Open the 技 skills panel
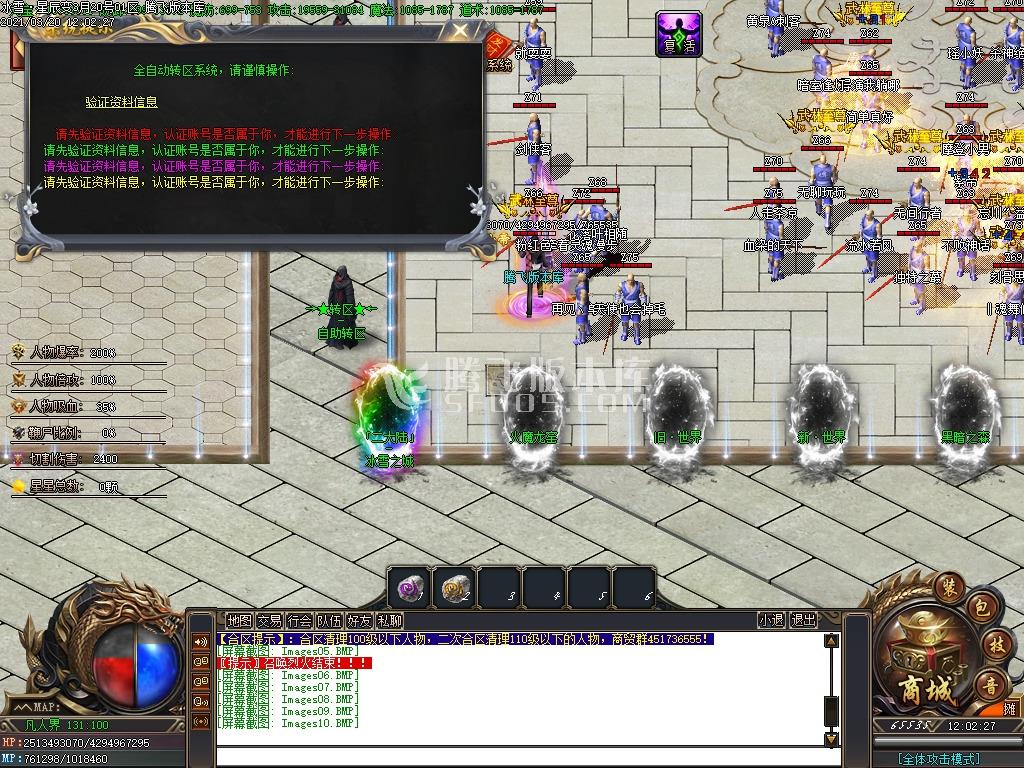 point(995,643)
